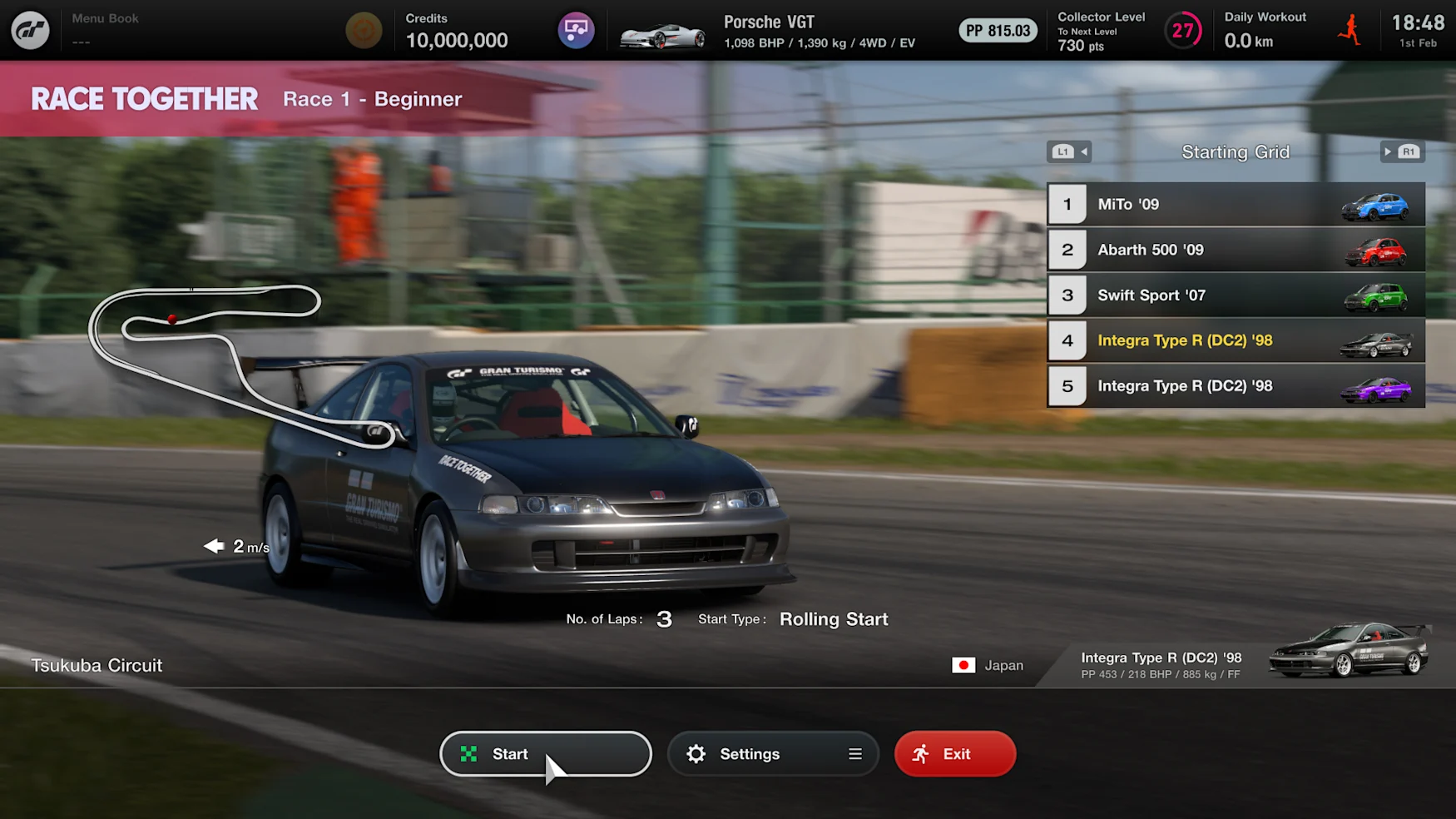The image size is (1456, 819).
Task: Show next panel with right arrow
Action: (x=1402, y=151)
